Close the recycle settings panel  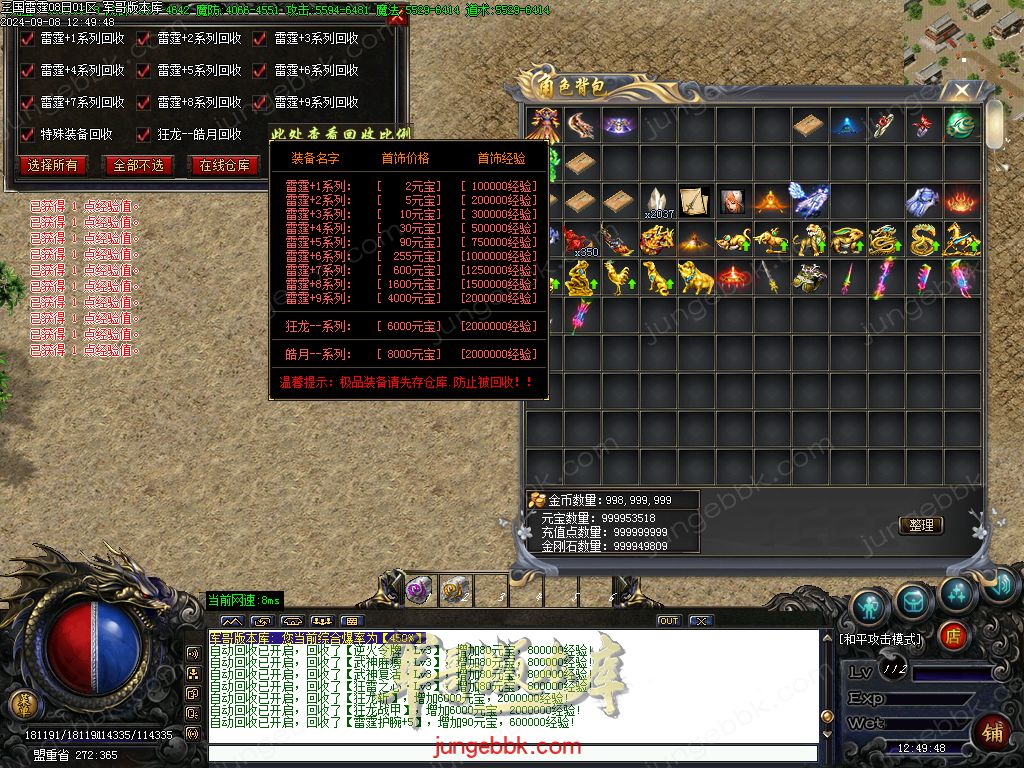coord(397,17)
